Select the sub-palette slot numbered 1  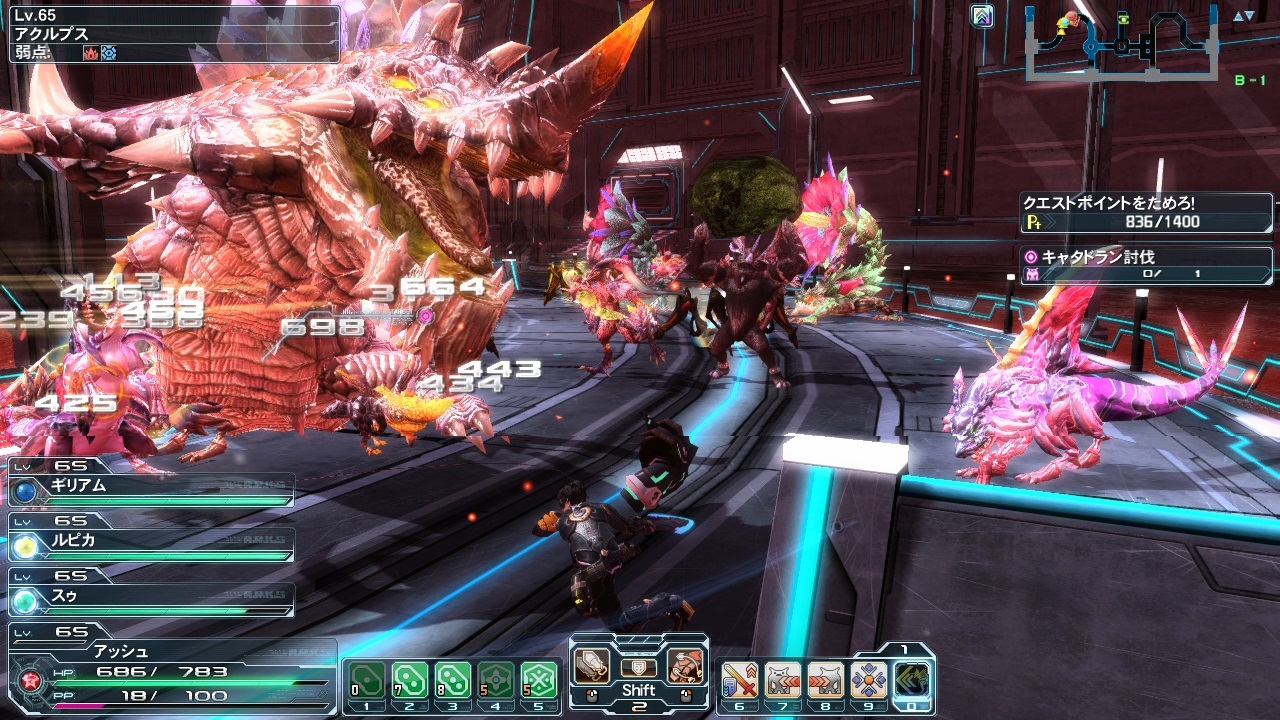[366, 680]
